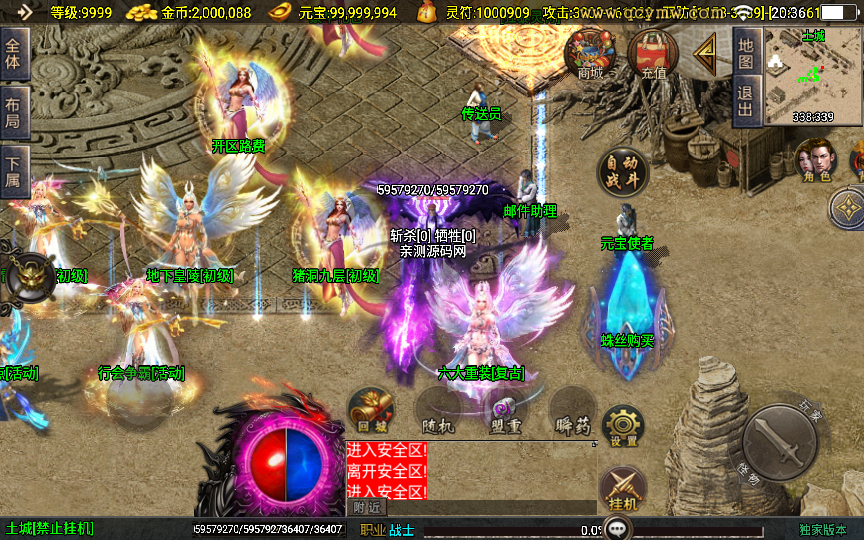
Task: Activate the 挂机 idle mode button
Action: 622,491
